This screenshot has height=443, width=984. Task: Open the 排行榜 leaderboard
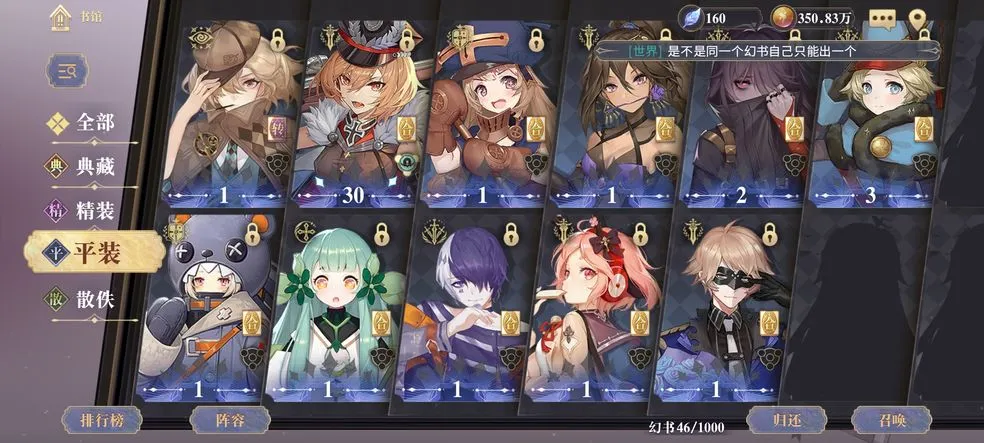coord(103,420)
